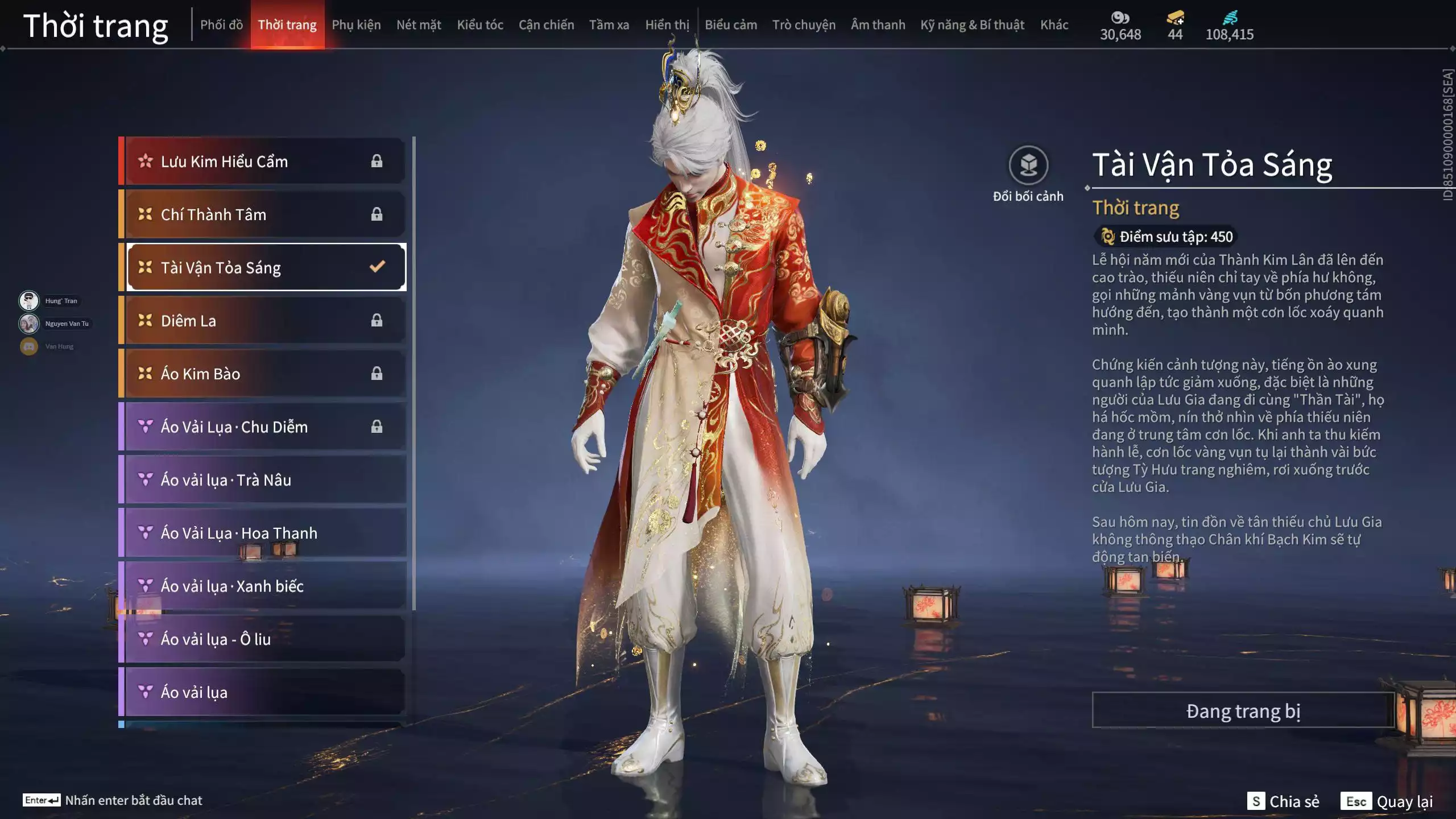The height and width of the screenshot is (819, 1456).
Task: Open the Kỹ năng & Bí thuật tab
Action: (x=972, y=25)
